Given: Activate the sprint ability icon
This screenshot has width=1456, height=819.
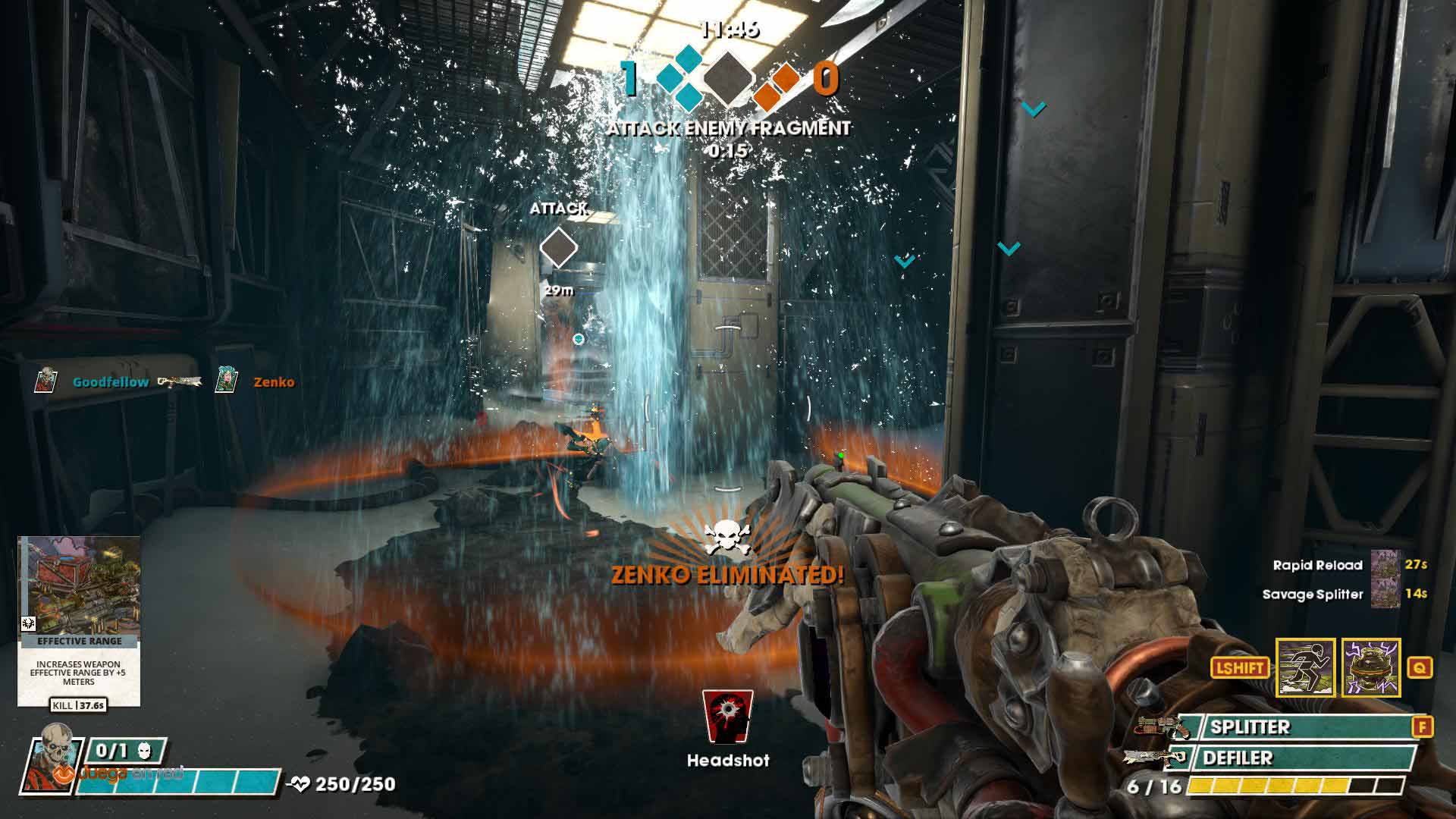Looking at the screenshot, I should (x=1305, y=667).
